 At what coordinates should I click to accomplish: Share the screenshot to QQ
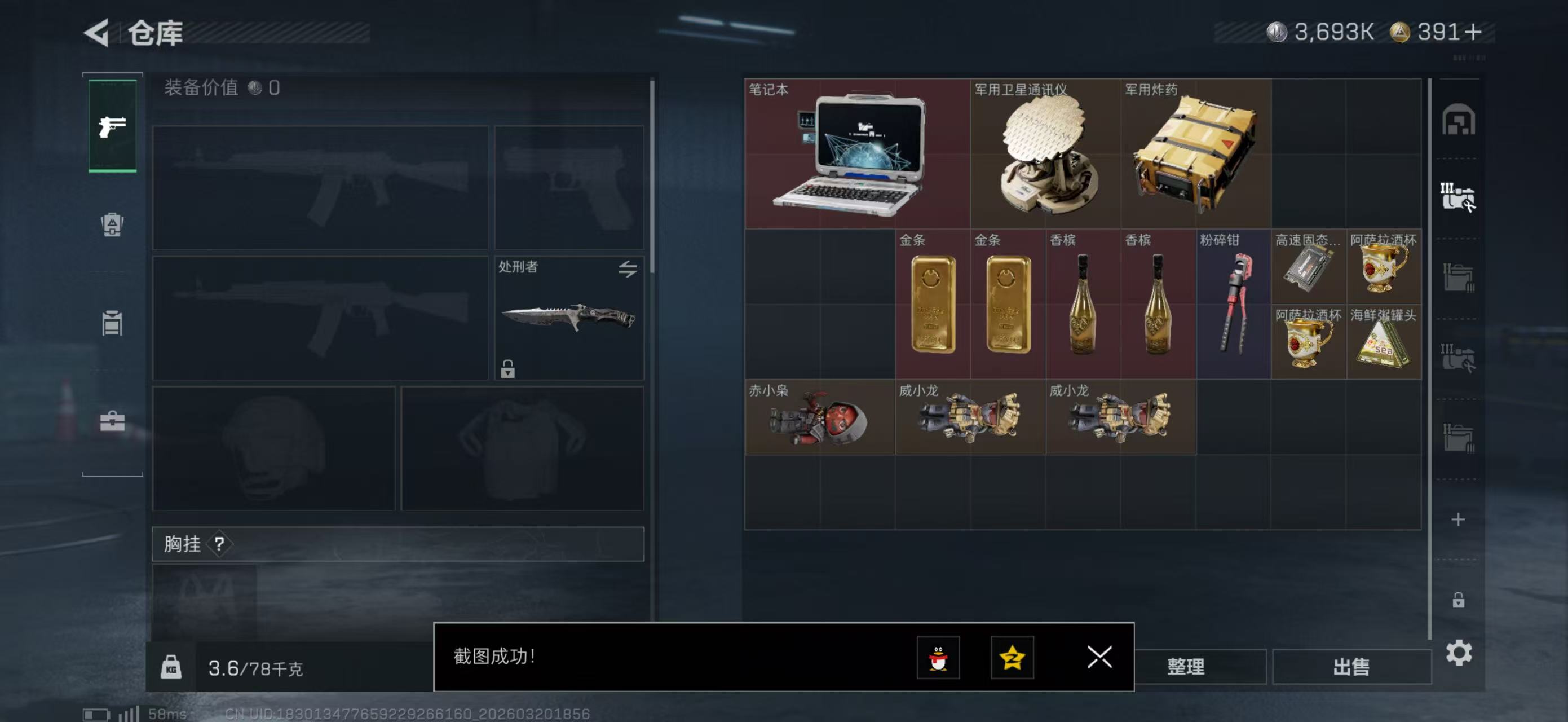pos(938,658)
